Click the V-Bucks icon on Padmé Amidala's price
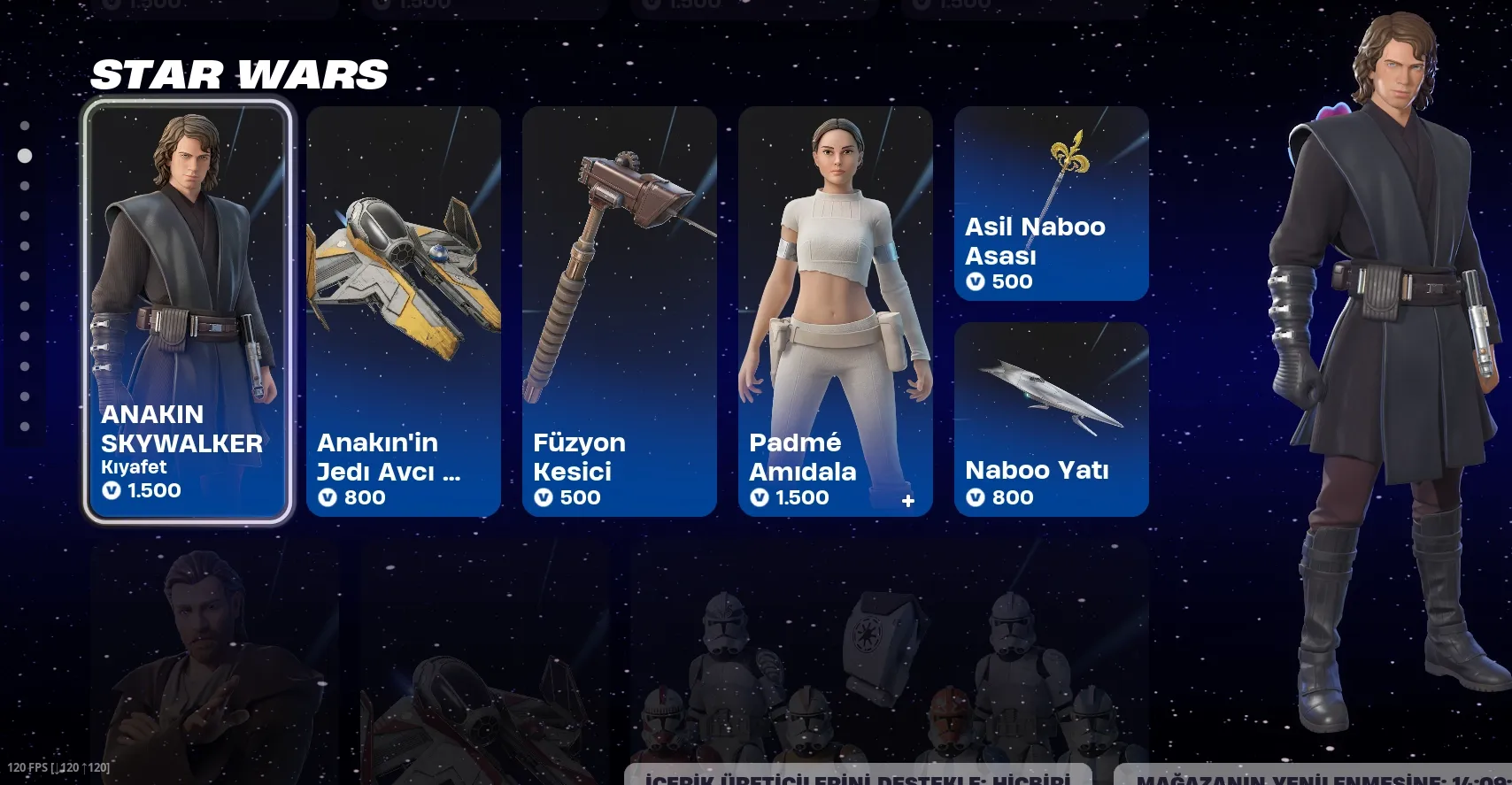 coord(758,497)
